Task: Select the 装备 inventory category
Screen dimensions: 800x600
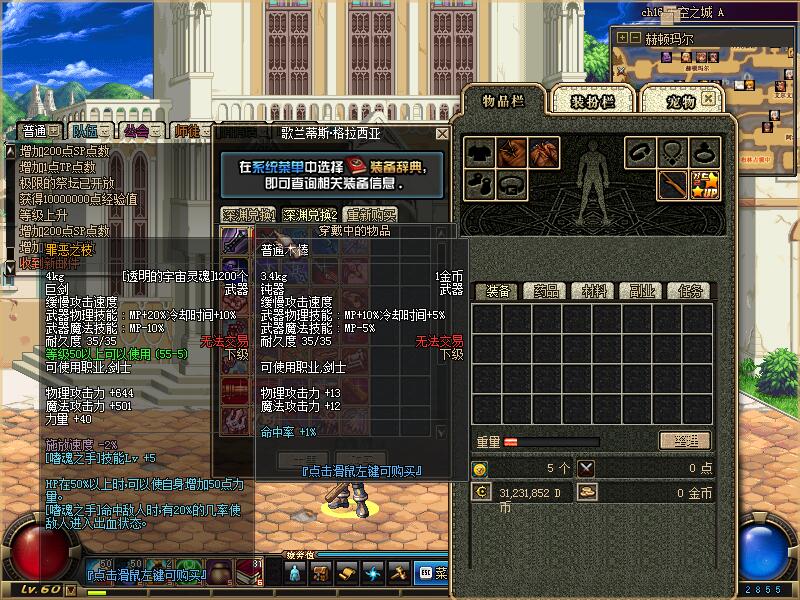Action: click(498, 291)
